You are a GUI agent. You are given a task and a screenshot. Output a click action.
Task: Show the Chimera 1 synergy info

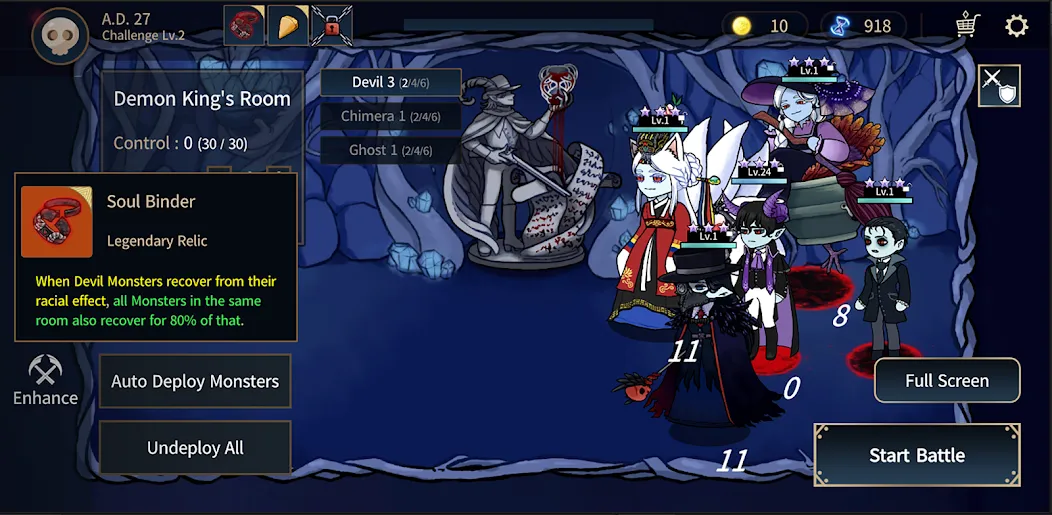coord(391,116)
